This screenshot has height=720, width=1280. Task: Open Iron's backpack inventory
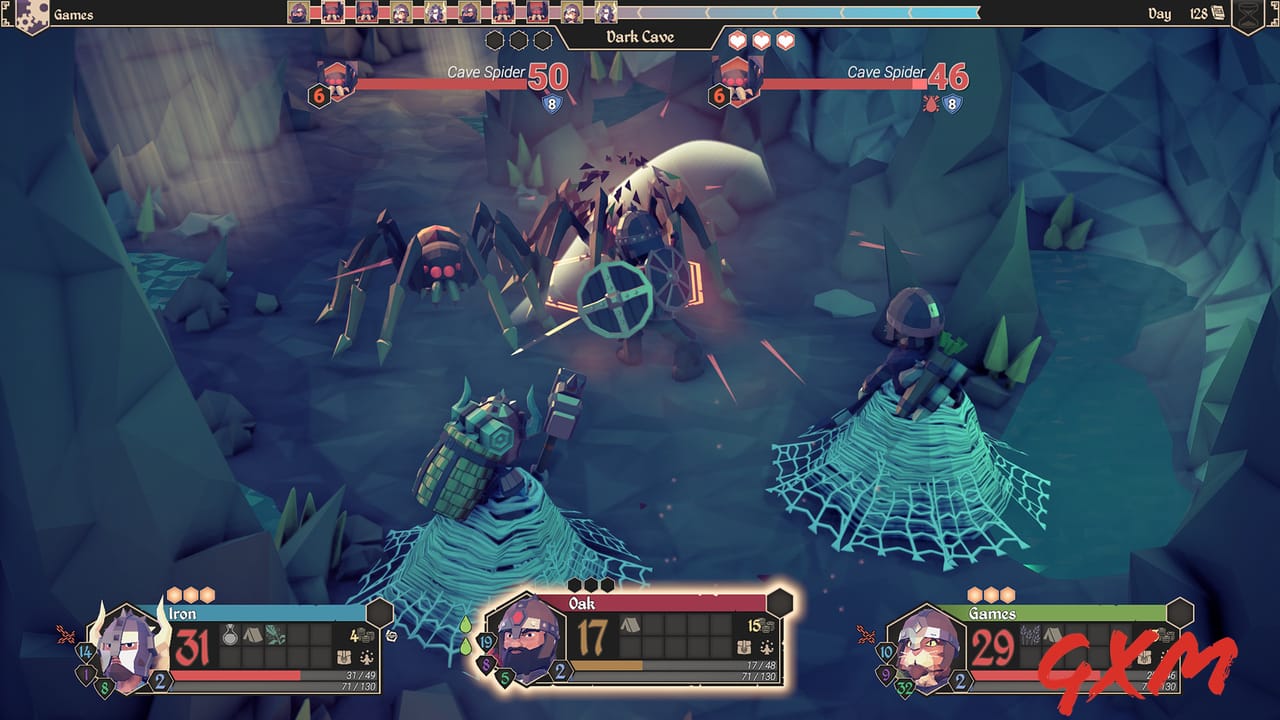344,657
